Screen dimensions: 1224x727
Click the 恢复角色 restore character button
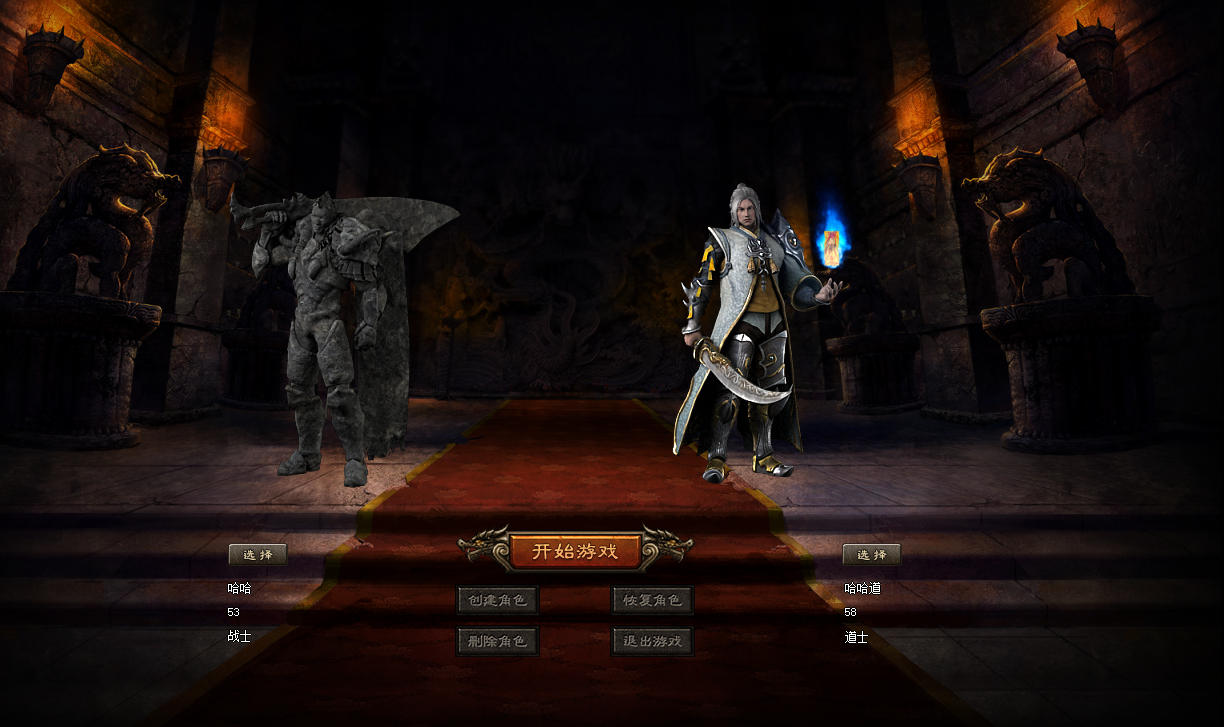[x=652, y=600]
